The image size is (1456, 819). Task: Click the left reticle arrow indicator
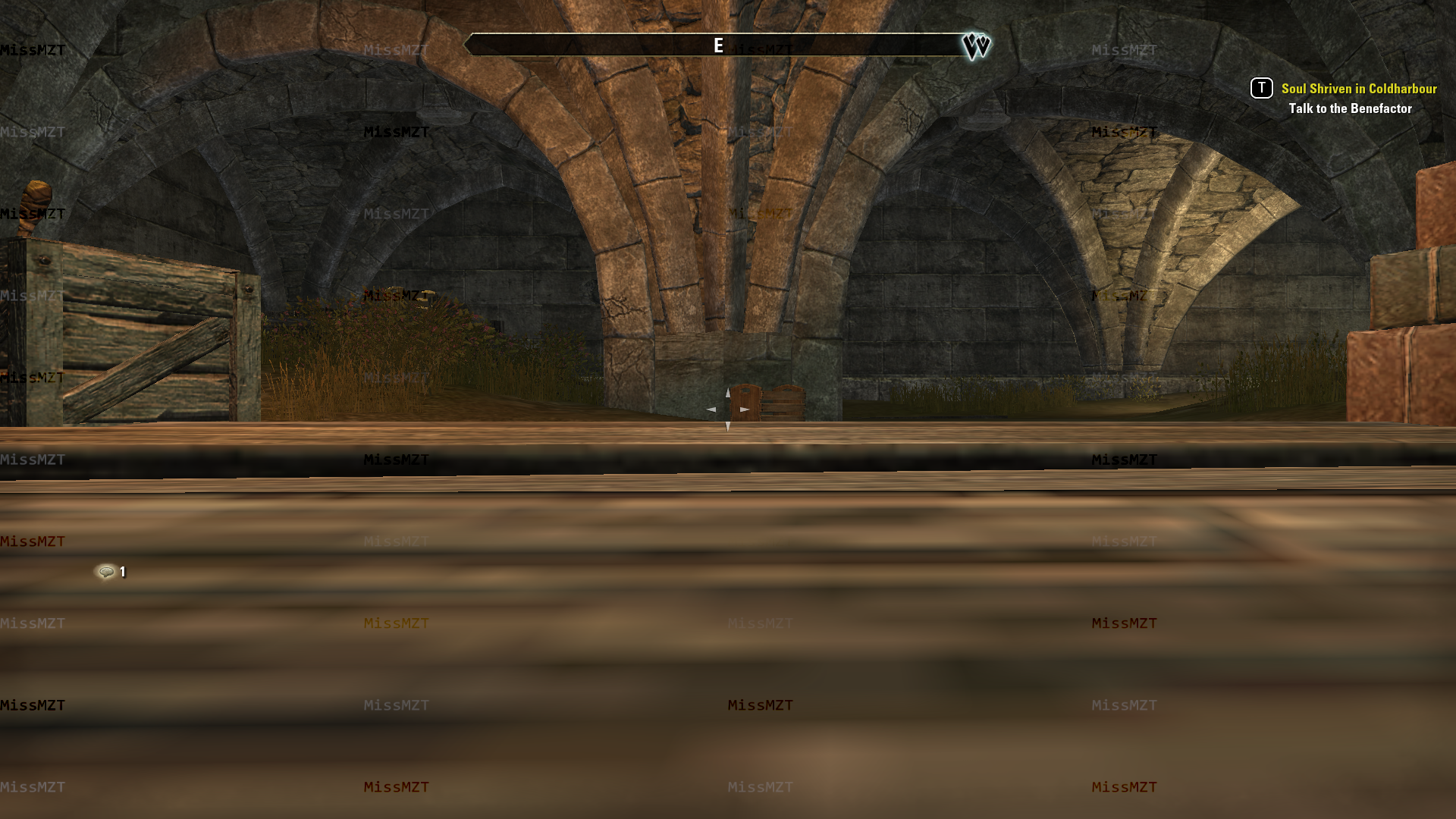click(x=711, y=409)
